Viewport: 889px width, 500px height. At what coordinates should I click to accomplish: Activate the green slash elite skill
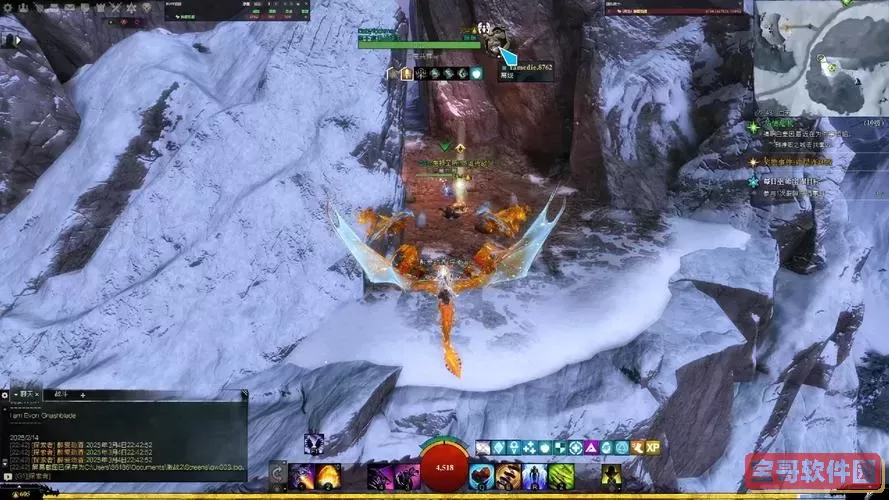tap(560, 476)
